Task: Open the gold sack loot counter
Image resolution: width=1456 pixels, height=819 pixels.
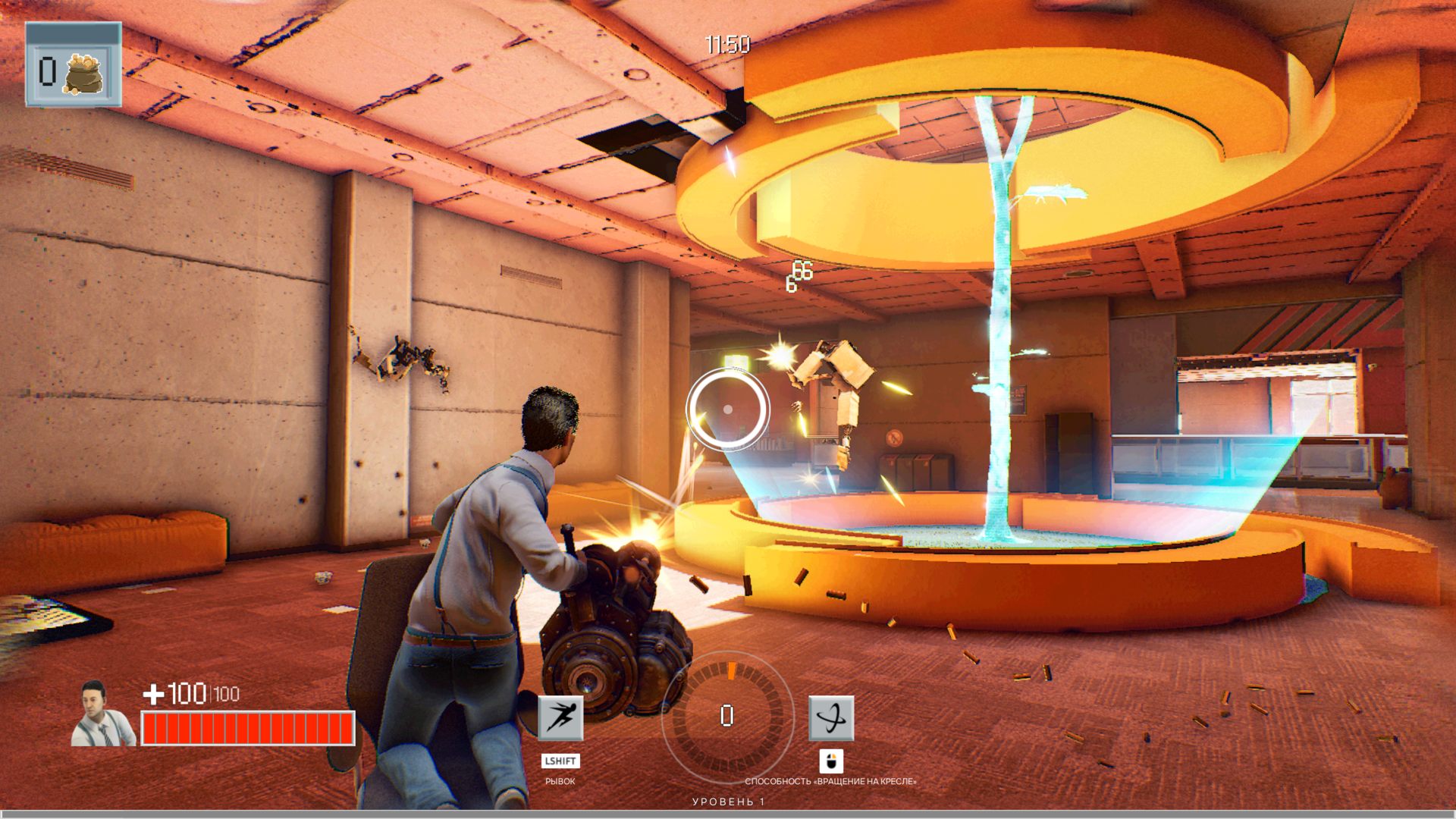Action: (74, 65)
